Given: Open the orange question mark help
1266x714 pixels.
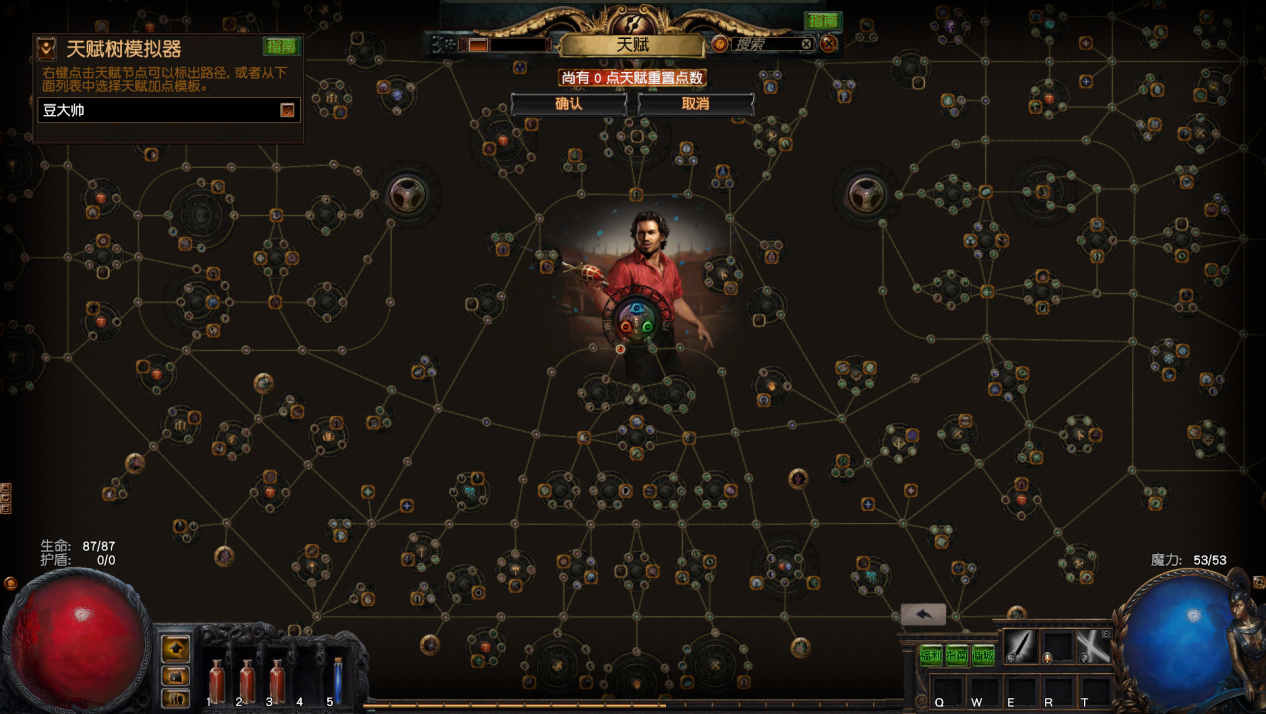Looking at the screenshot, I should 720,44.
